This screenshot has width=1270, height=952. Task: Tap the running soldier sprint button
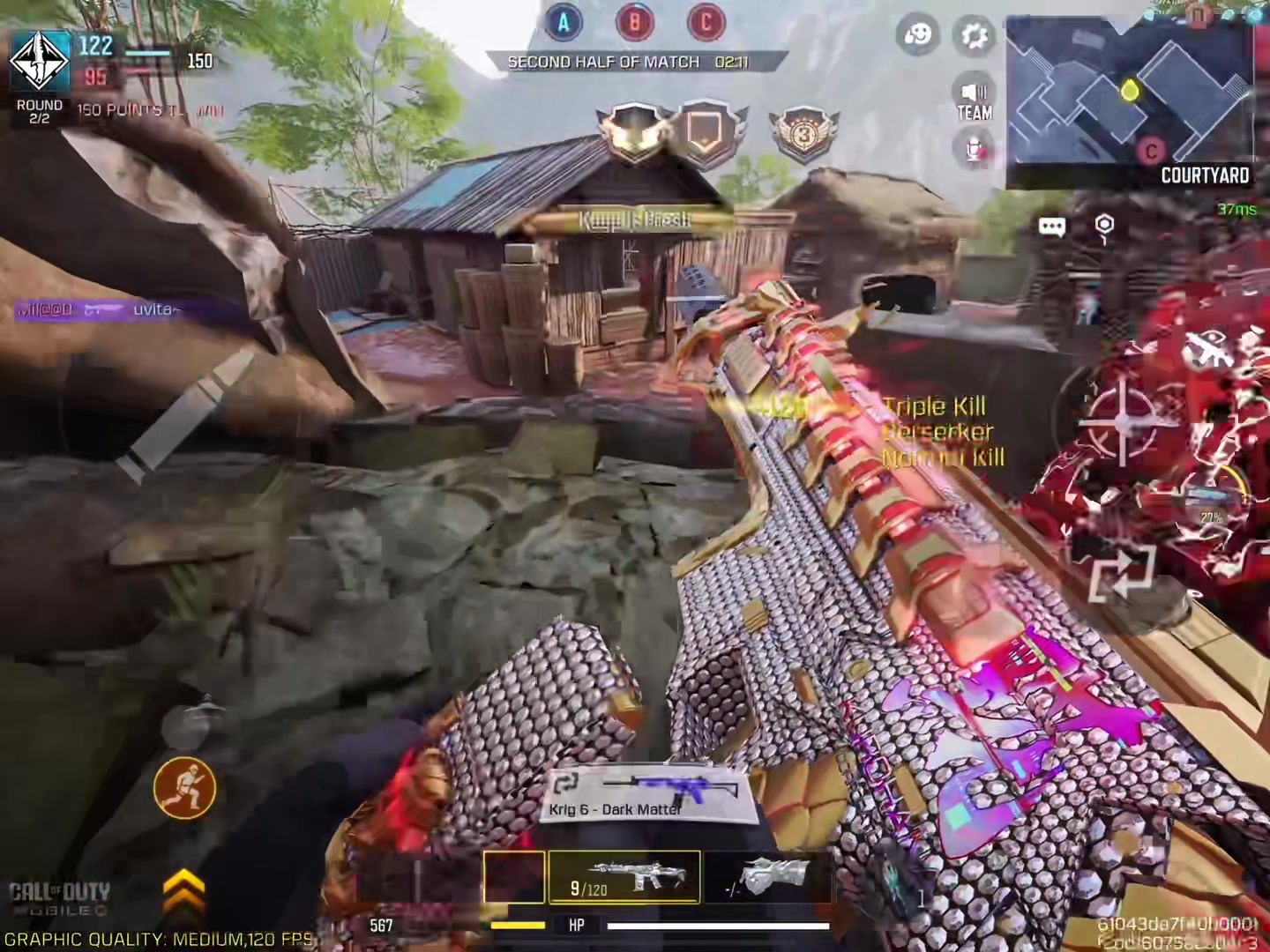pos(184,787)
